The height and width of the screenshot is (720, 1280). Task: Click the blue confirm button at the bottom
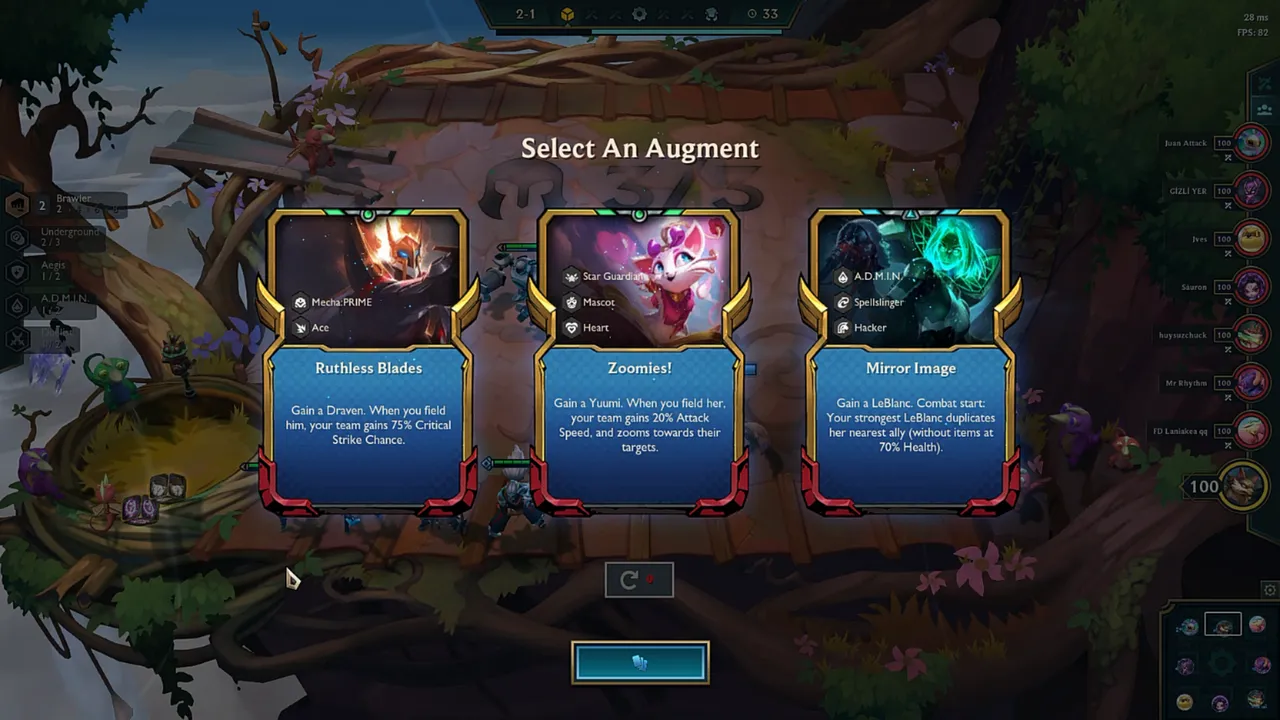coord(640,661)
